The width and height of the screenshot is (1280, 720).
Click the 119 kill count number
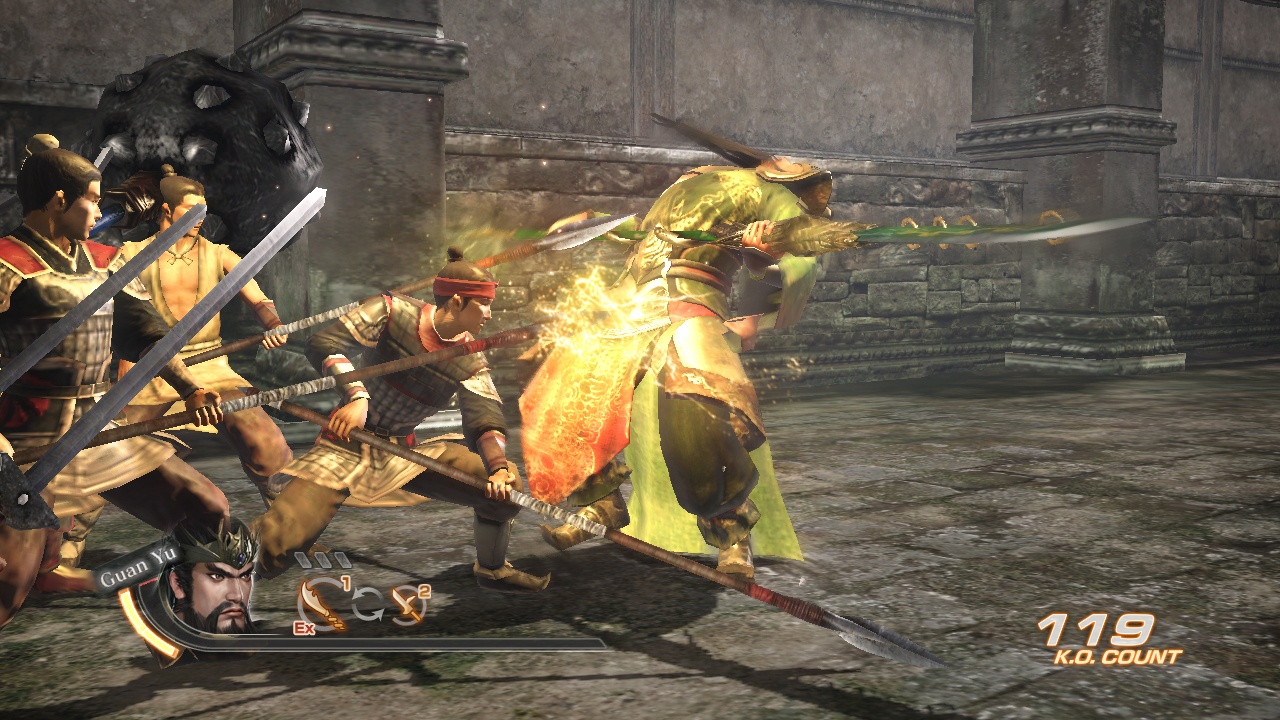(1095, 630)
